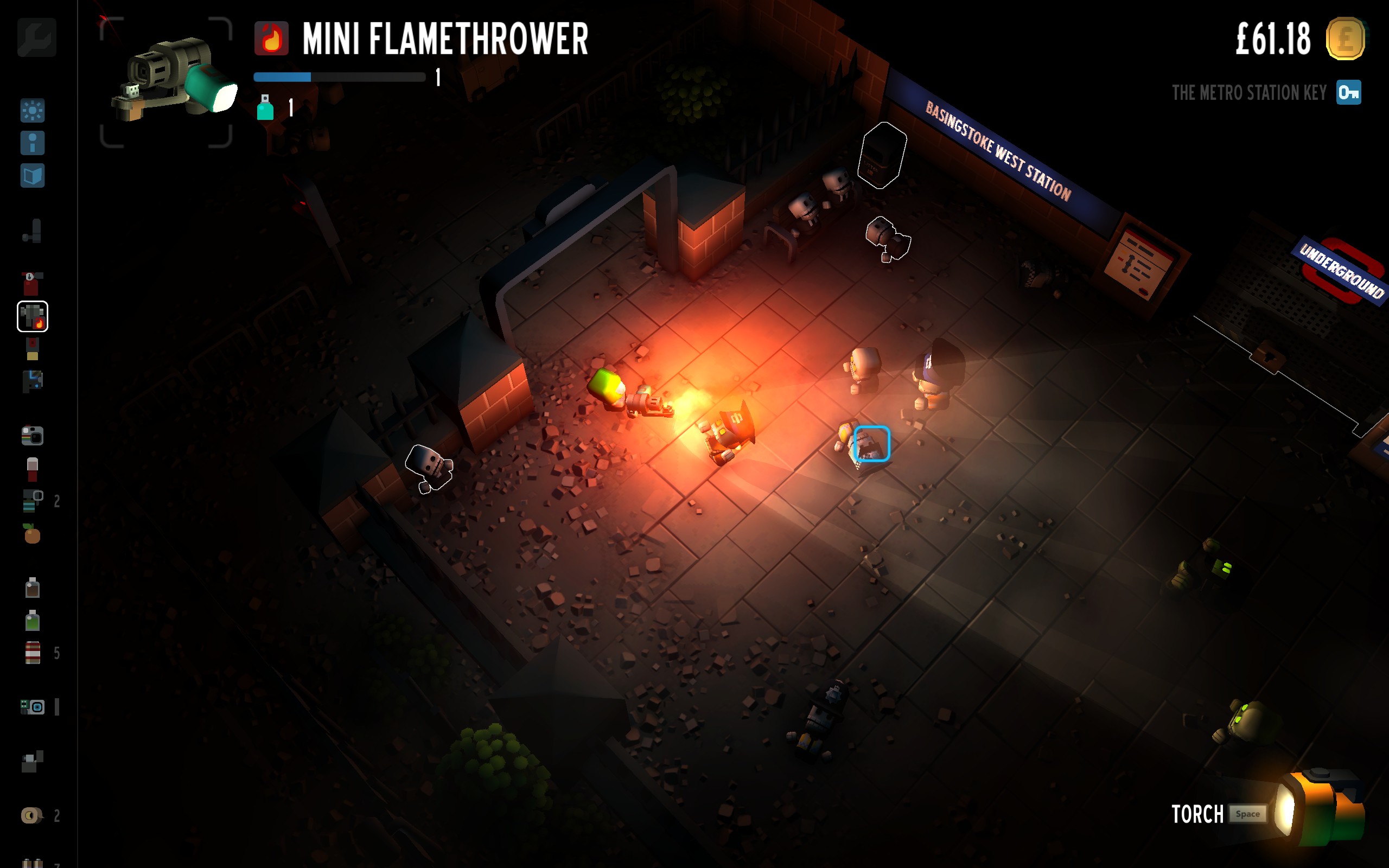Open the blue journal book icon
This screenshot has height=868, width=1389.
pos(33,176)
